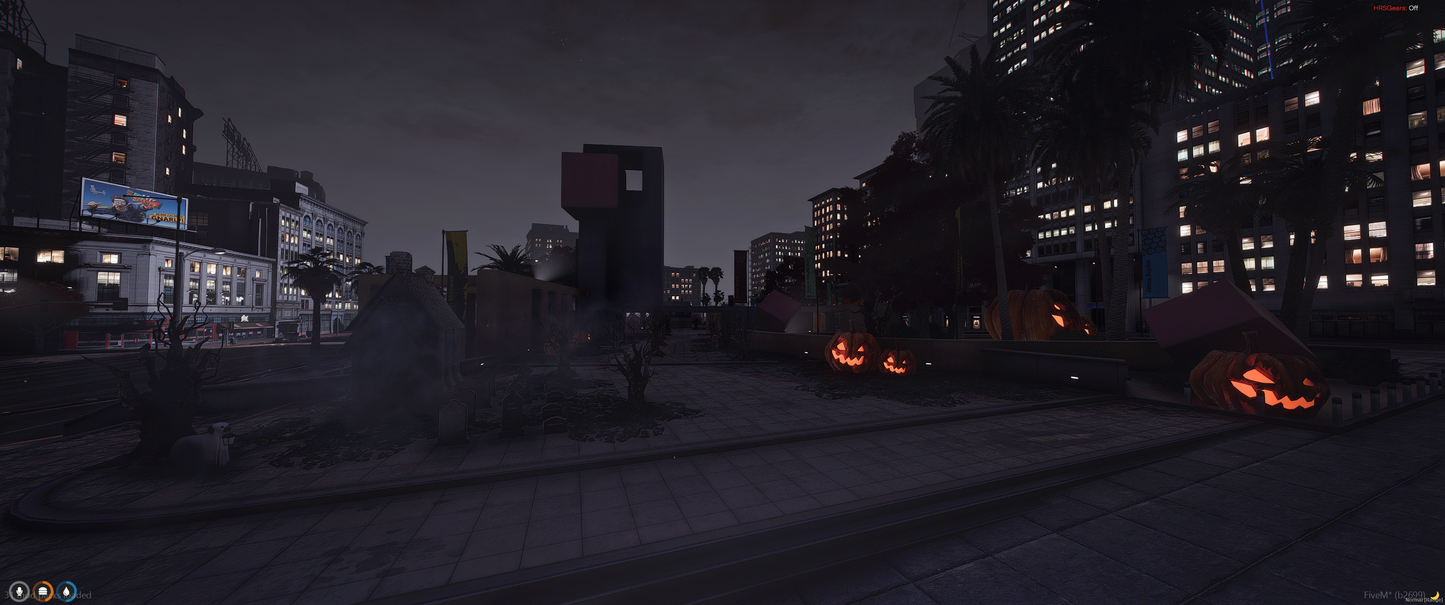
Task: Click the microphone voice icon
Action: pyautogui.click(x=19, y=592)
